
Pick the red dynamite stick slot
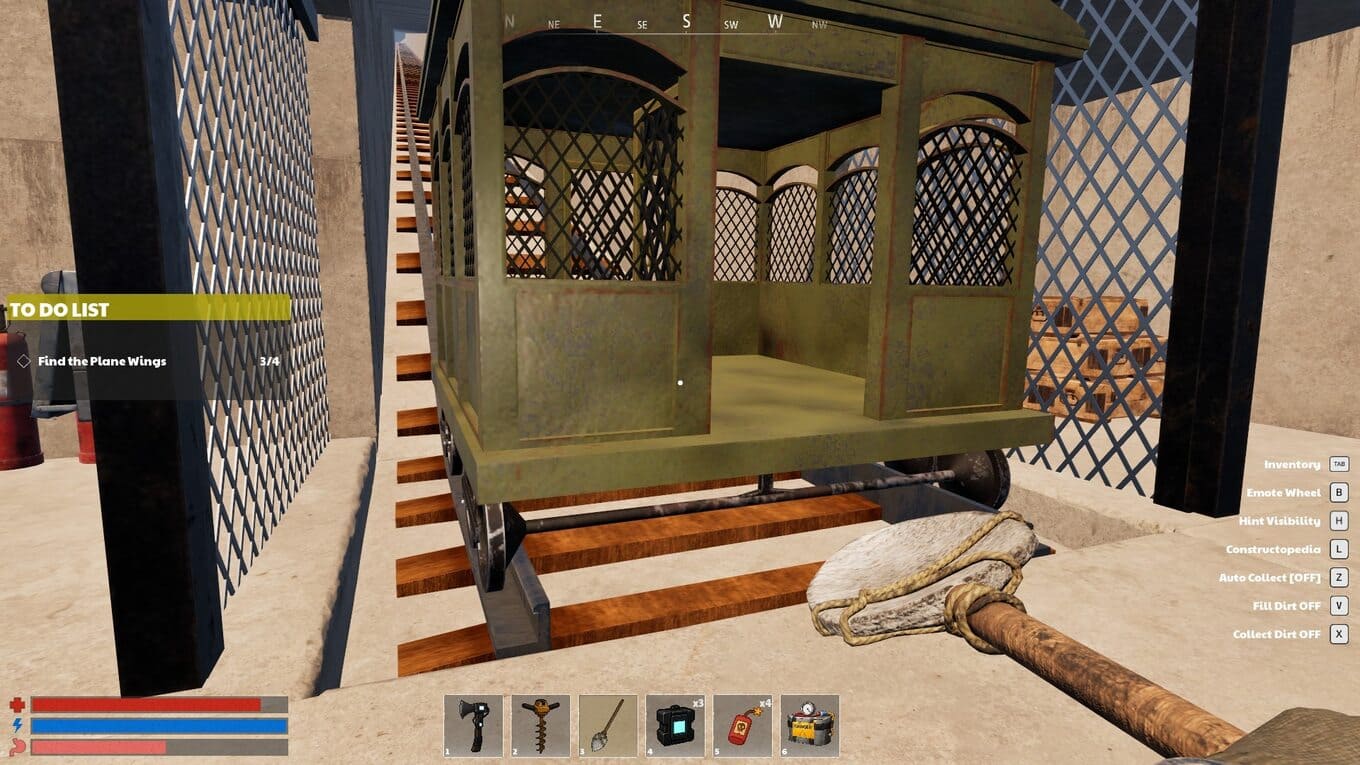tap(742, 726)
